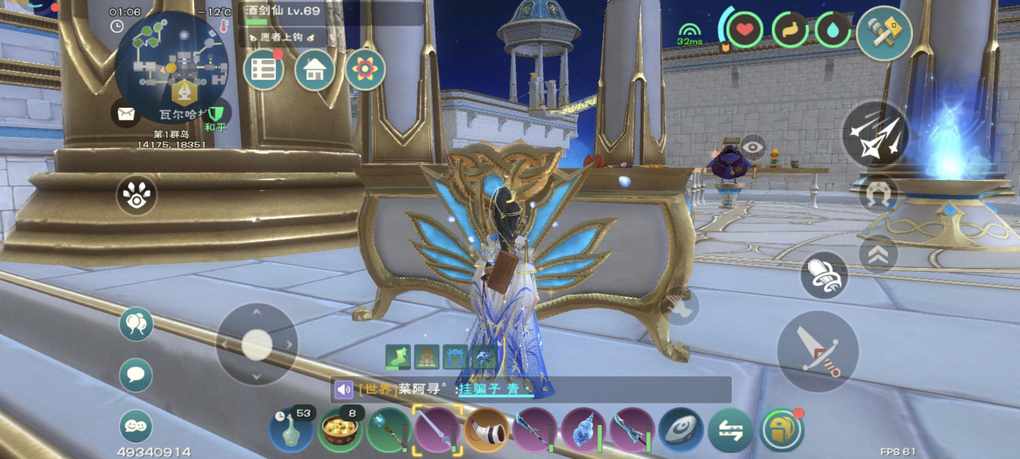Screen dimensions: 1020x459
Task: Tap the double up-arrow jump button
Action: tap(878, 254)
